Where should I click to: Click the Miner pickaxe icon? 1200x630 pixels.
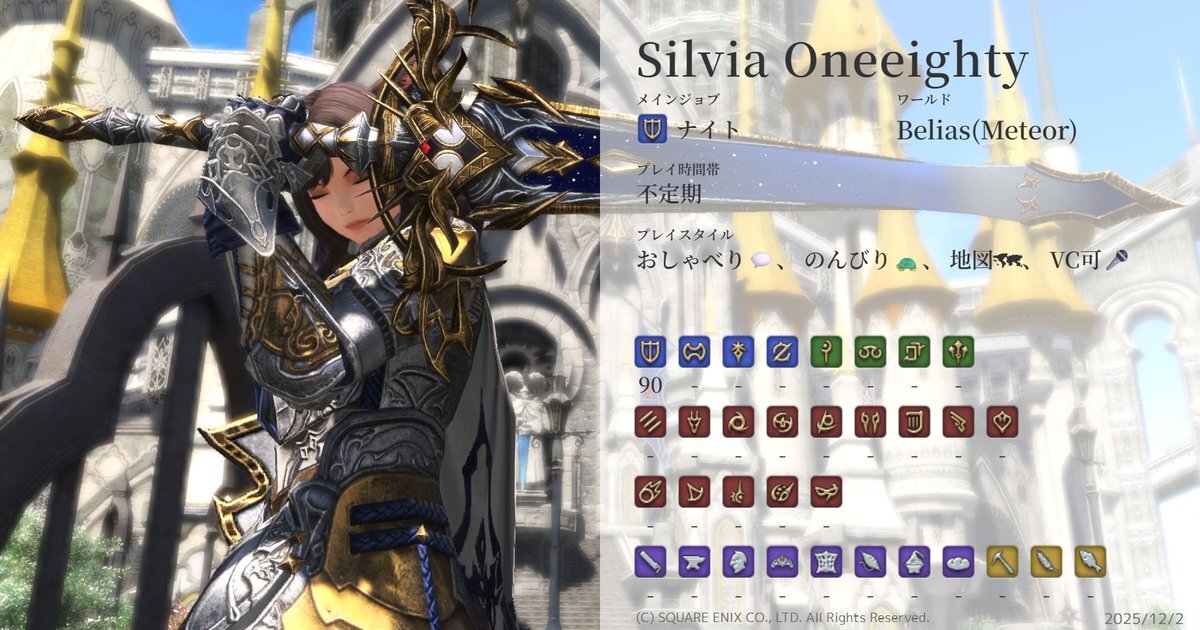(x=1002, y=561)
